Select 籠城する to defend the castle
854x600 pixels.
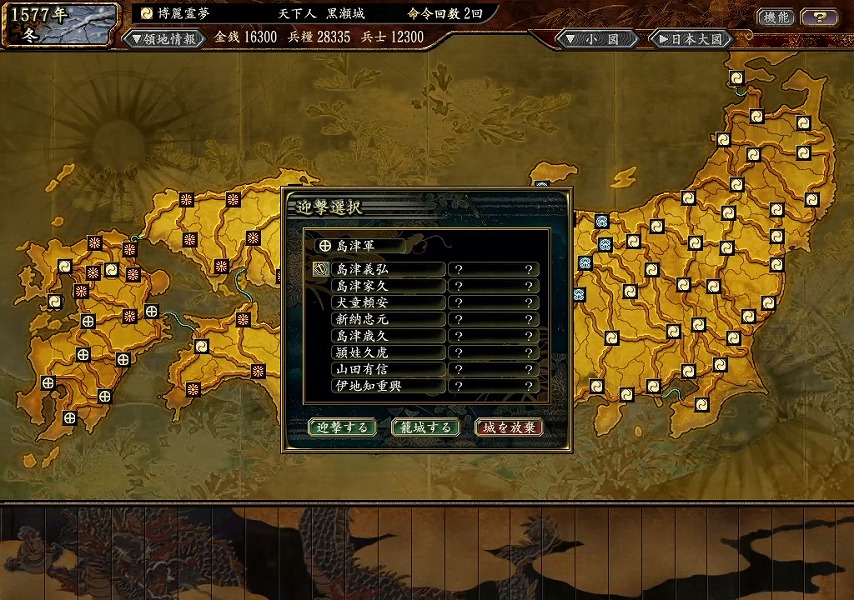[426, 427]
